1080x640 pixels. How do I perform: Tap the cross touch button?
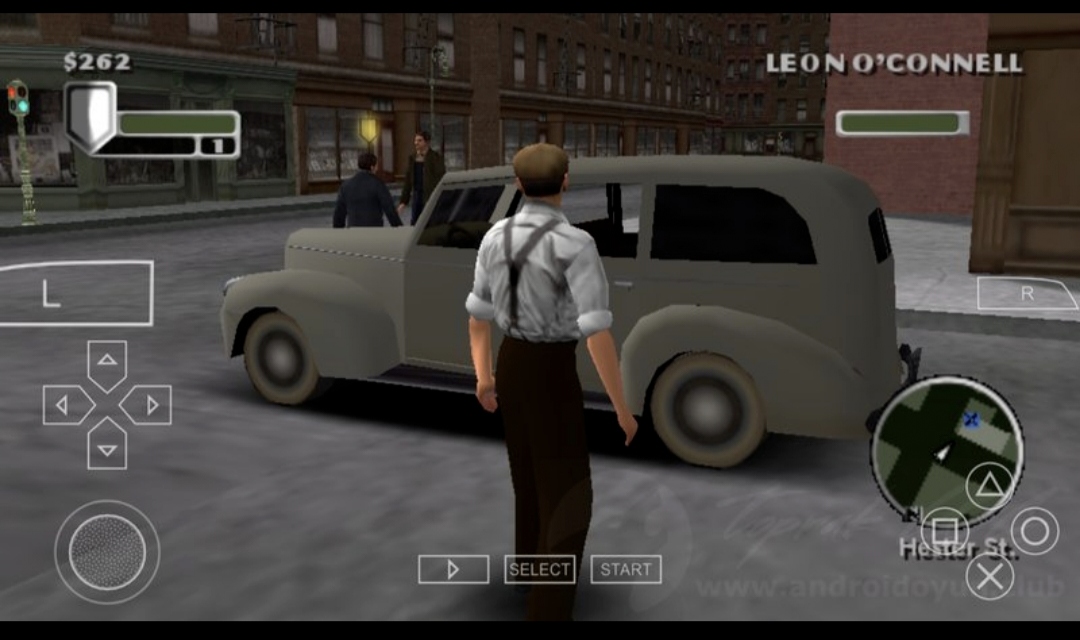[x=989, y=576]
